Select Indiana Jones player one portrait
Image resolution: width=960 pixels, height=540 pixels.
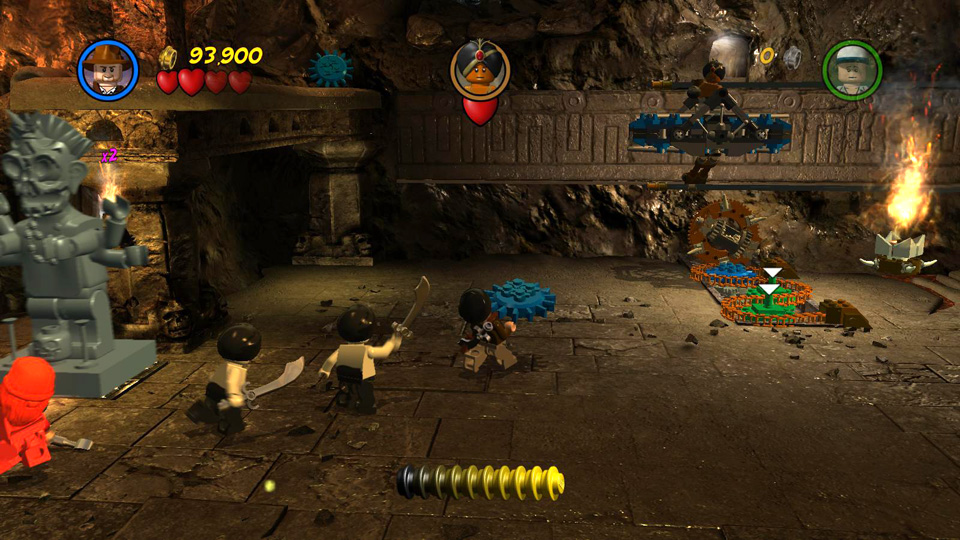[108, 69]
